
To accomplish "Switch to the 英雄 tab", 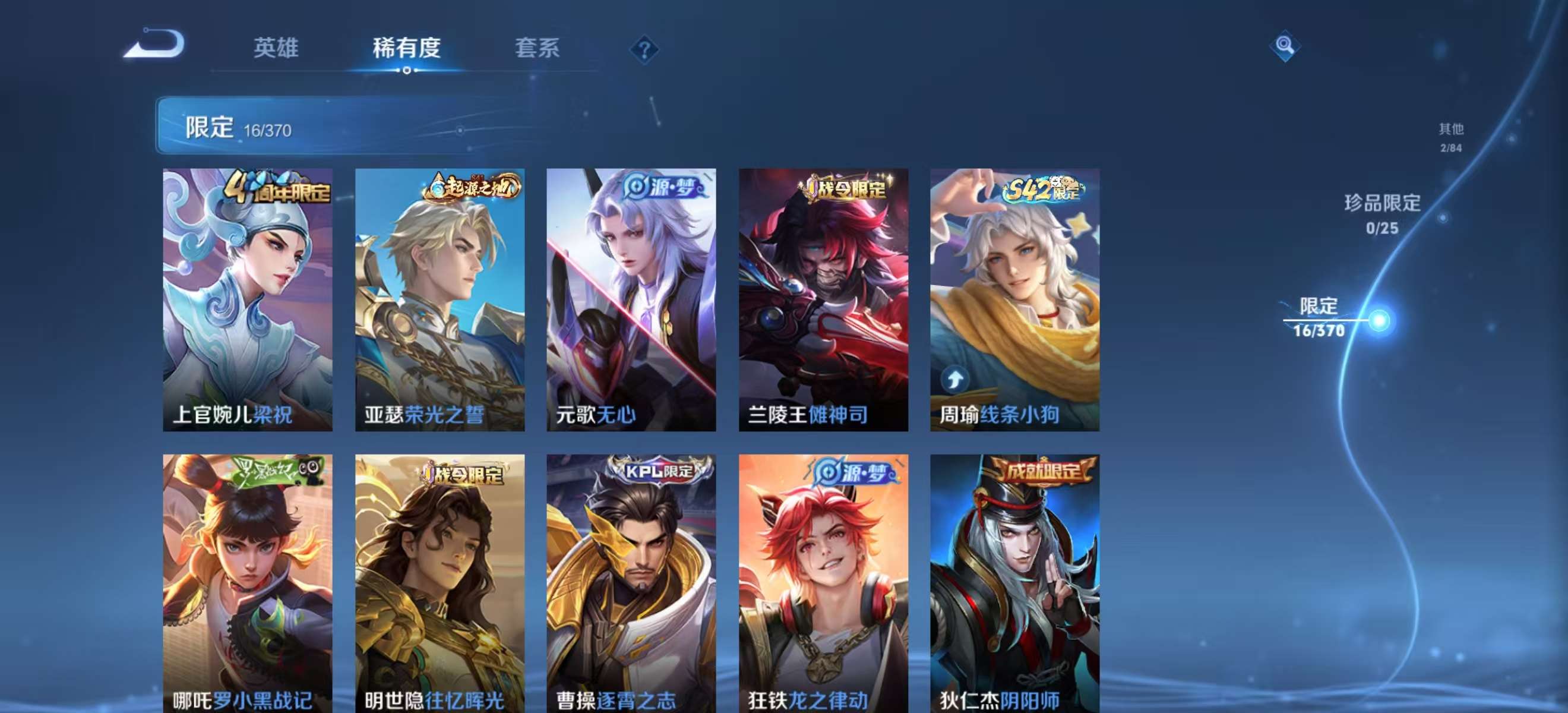I will pos(277,49).
